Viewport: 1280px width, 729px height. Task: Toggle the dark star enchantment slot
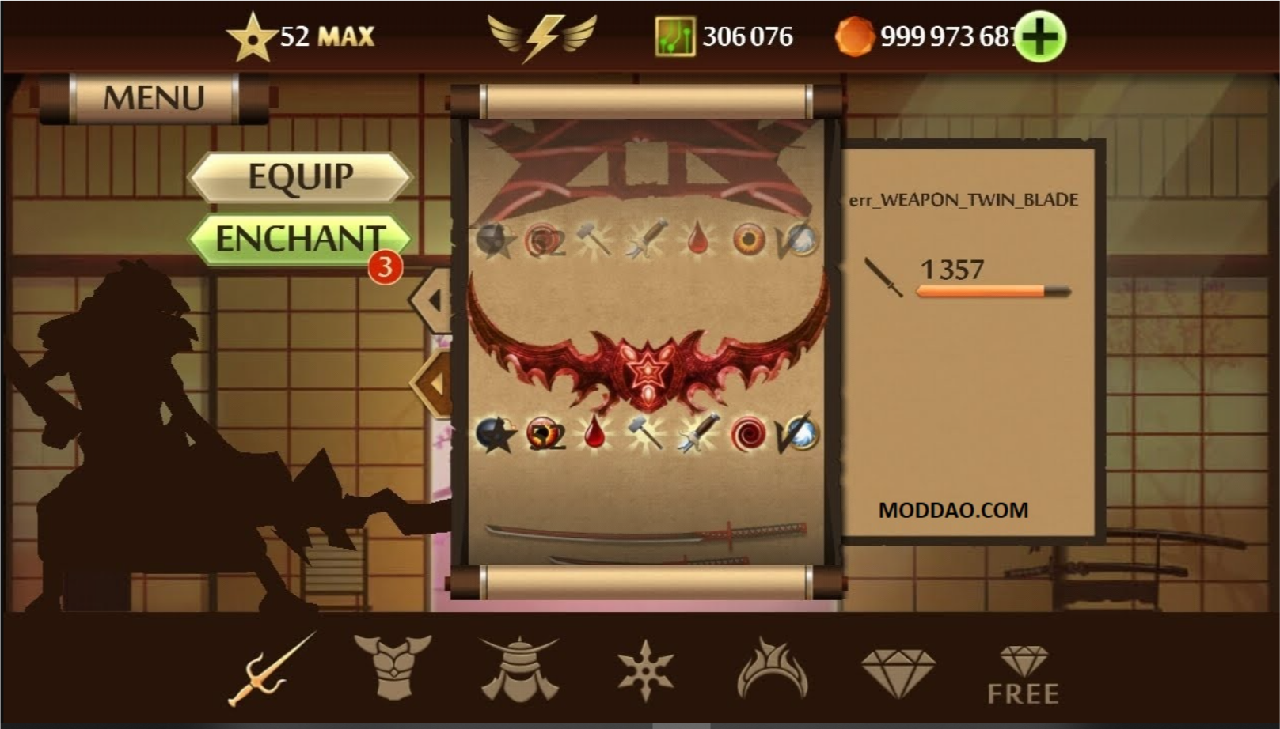tap(494, 437)
